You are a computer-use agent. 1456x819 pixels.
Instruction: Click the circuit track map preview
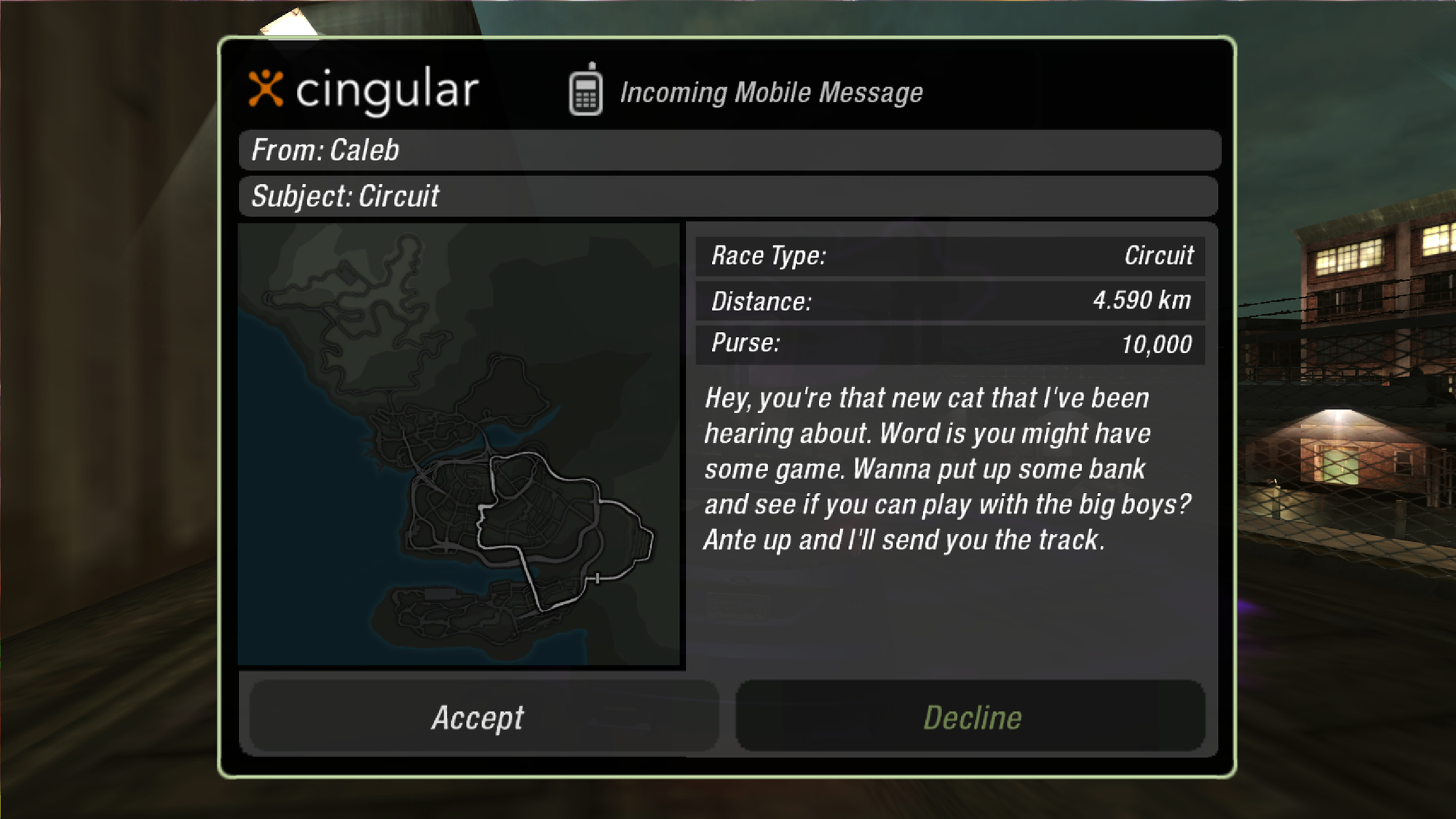[460, 444]
